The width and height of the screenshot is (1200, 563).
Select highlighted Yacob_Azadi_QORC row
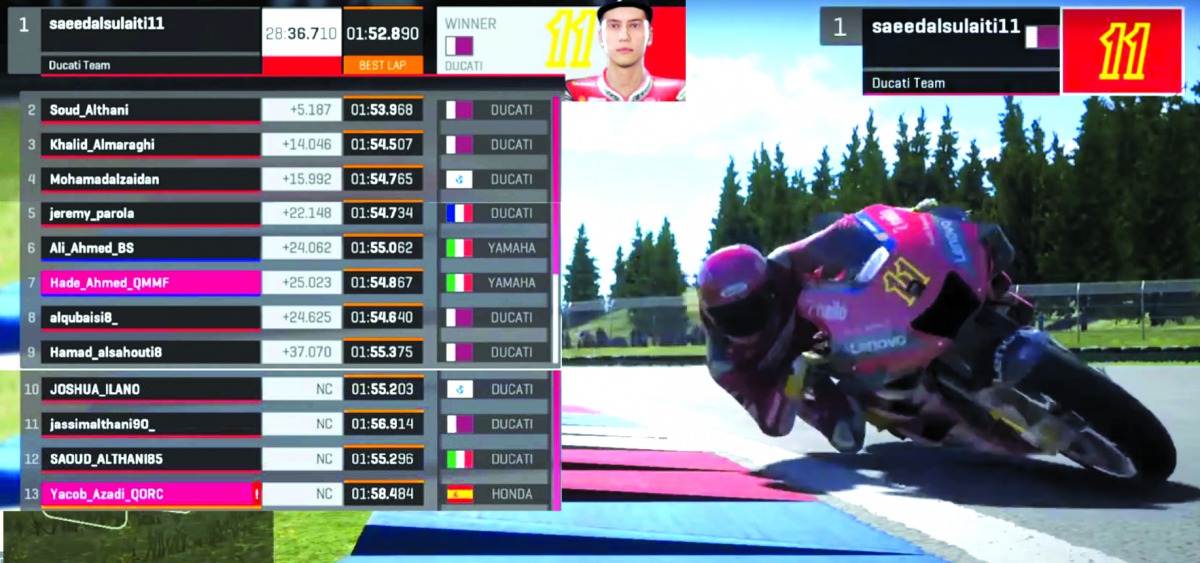pyautogui.click(x=150, y=494)
